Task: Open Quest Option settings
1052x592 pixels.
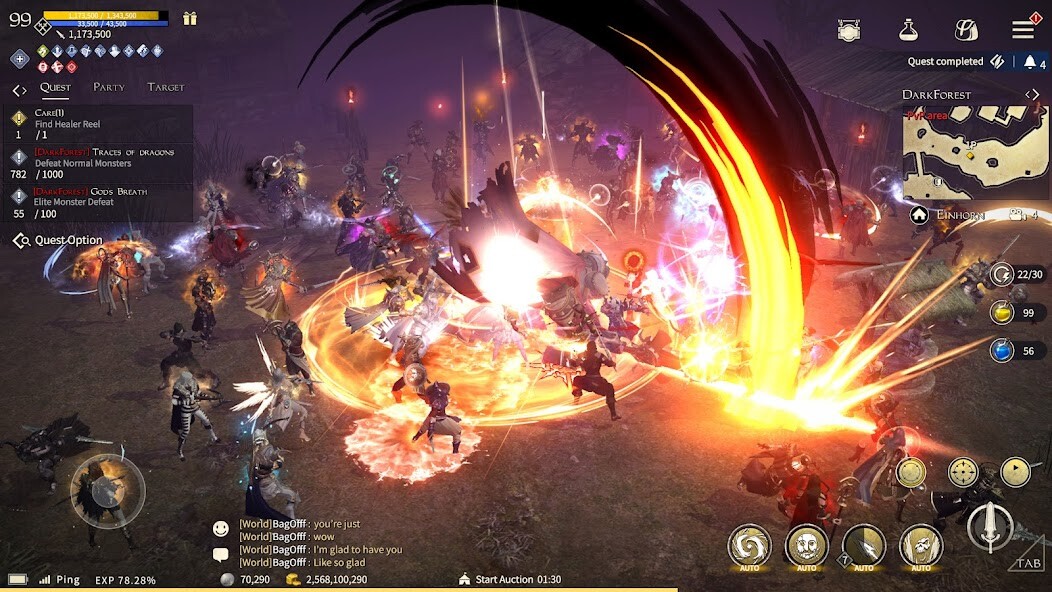Action: tap(58, 240)
